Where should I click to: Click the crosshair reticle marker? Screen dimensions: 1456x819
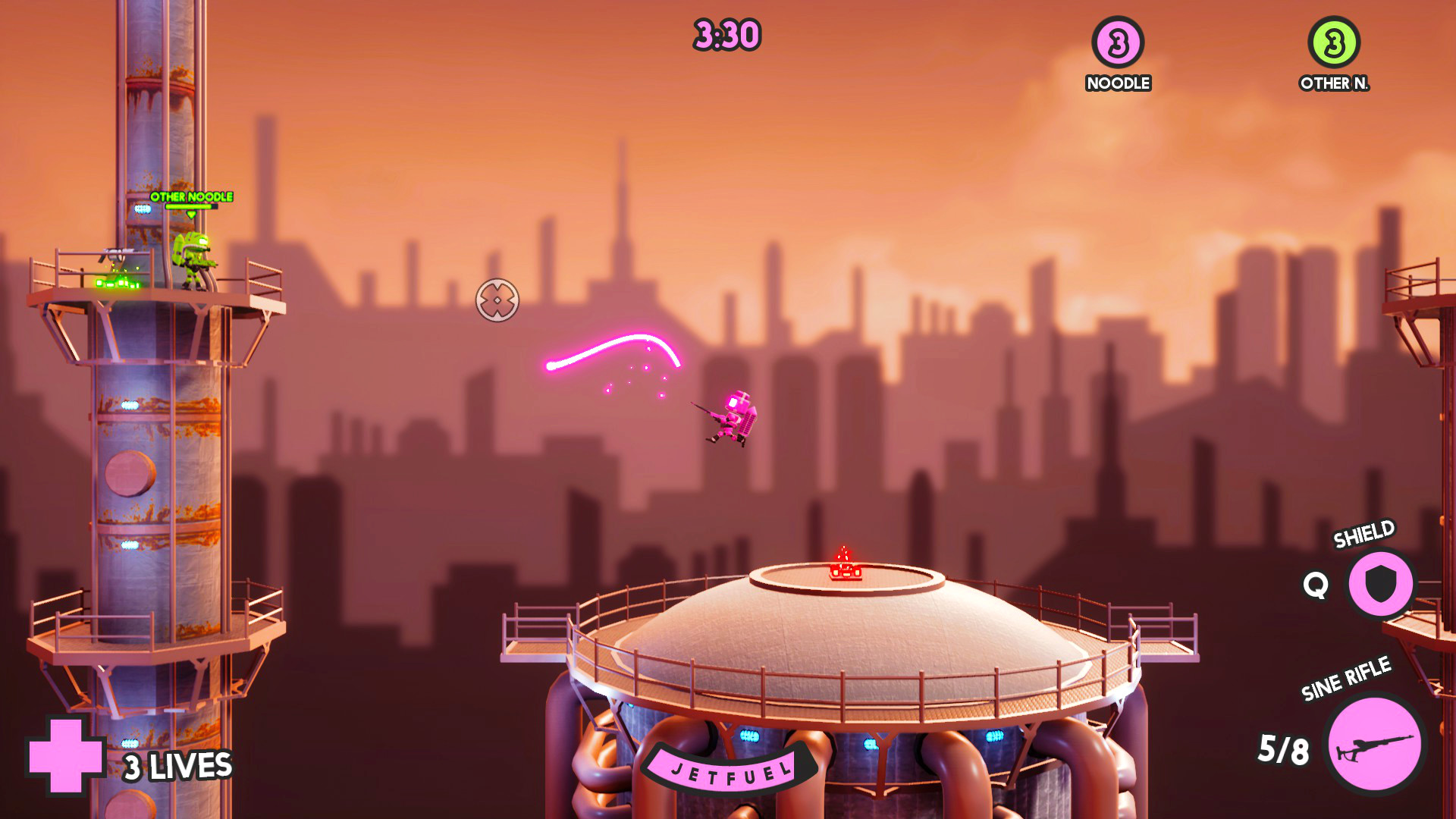tap(499, 300)
